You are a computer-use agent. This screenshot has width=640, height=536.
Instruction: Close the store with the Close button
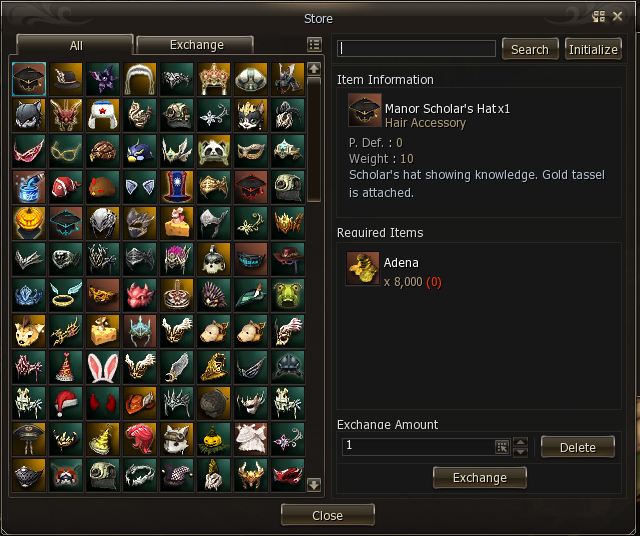click(327, 515)
